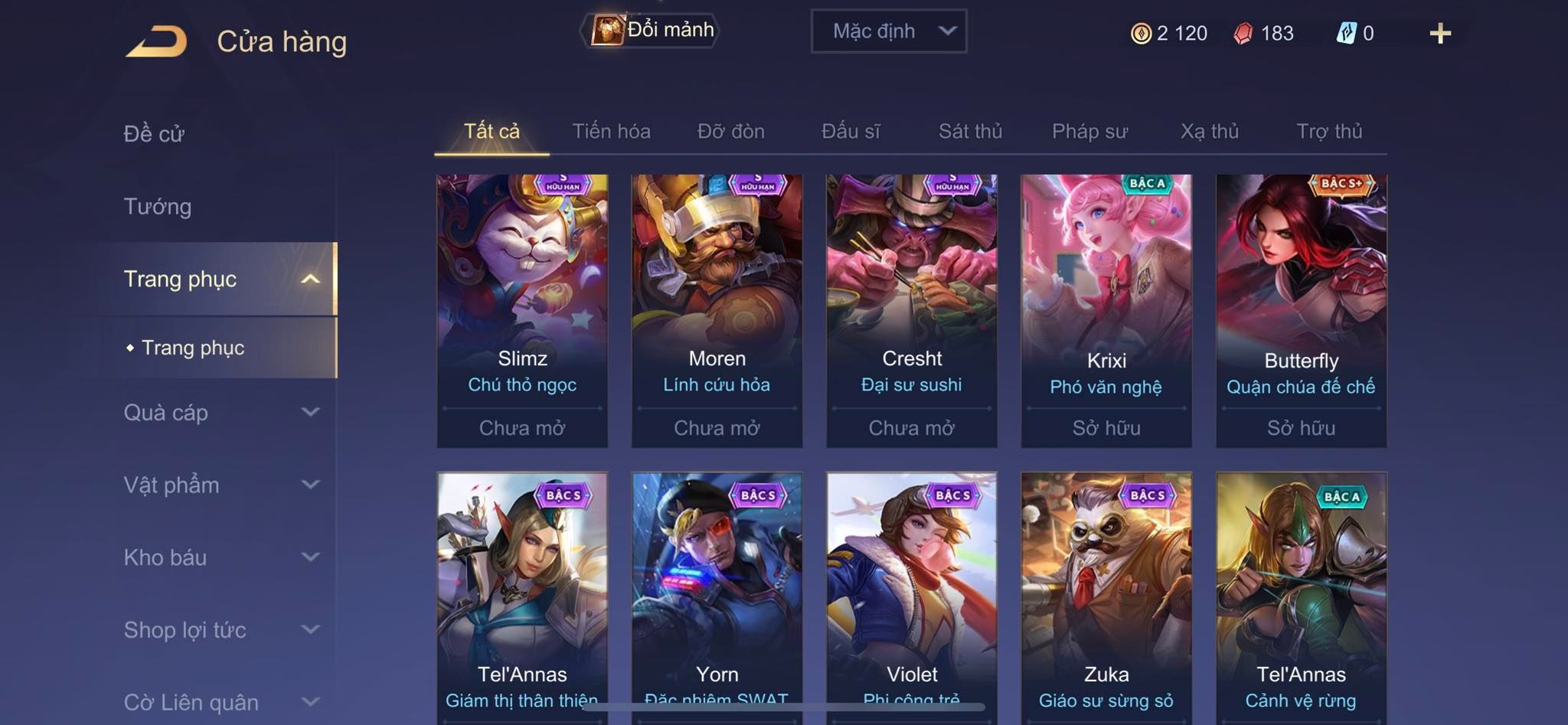Screen dimensions: 1568x725
Task: Add currency with the plus button
Action: coord(1439,34)
